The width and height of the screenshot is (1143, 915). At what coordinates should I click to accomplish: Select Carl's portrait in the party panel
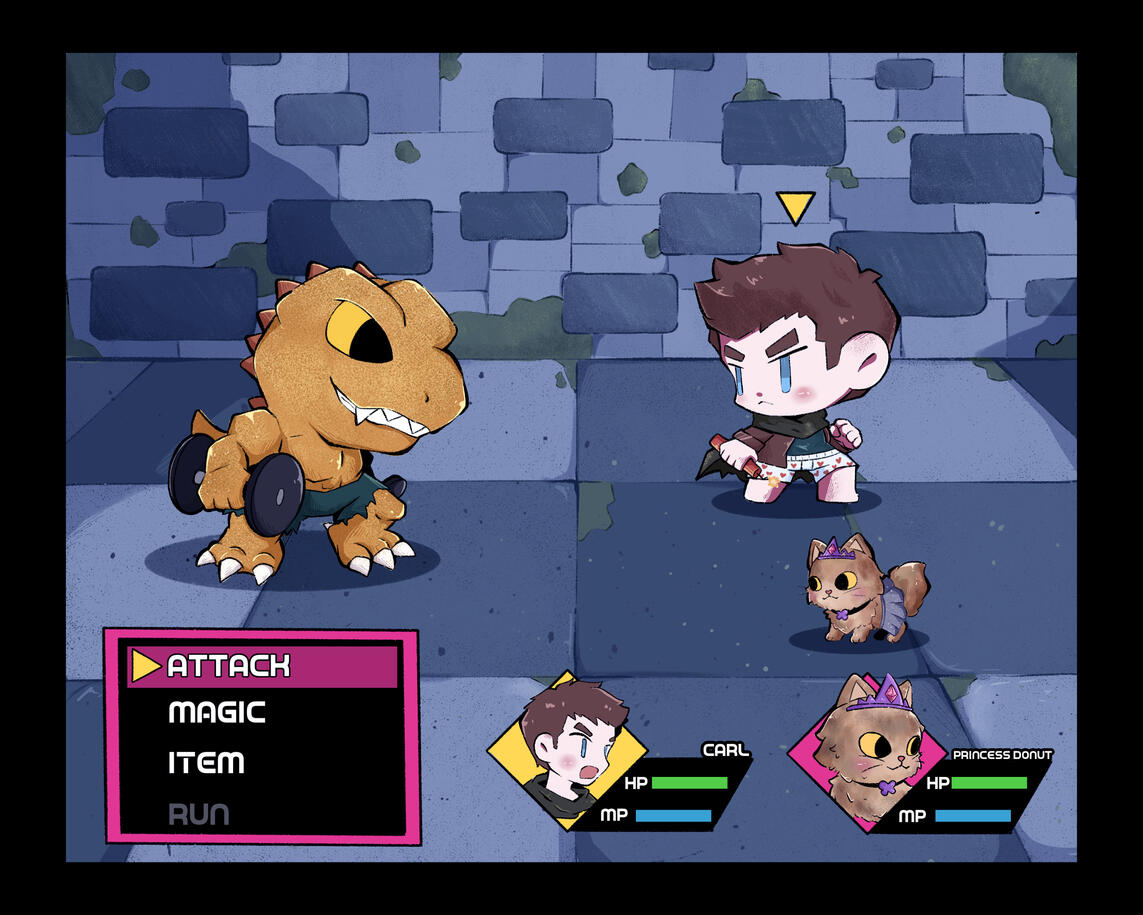point(567,751)
